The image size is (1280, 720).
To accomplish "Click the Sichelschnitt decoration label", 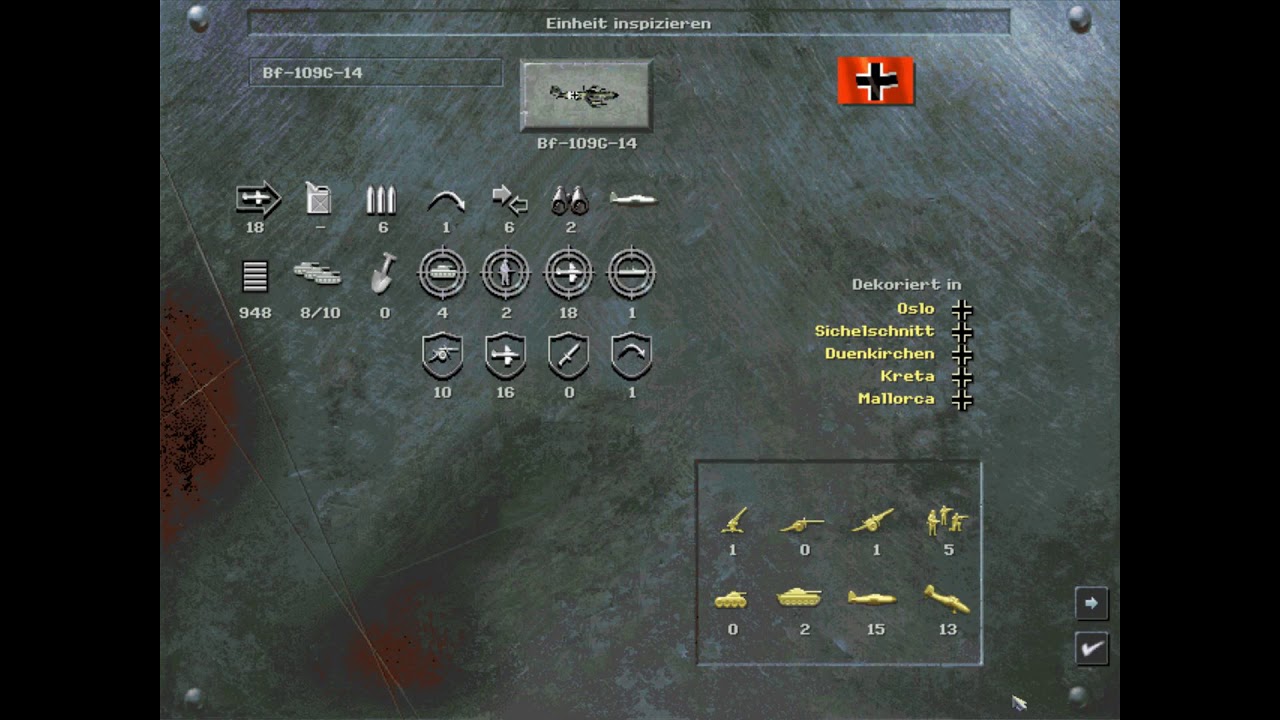I will click(x=873, y=331).
